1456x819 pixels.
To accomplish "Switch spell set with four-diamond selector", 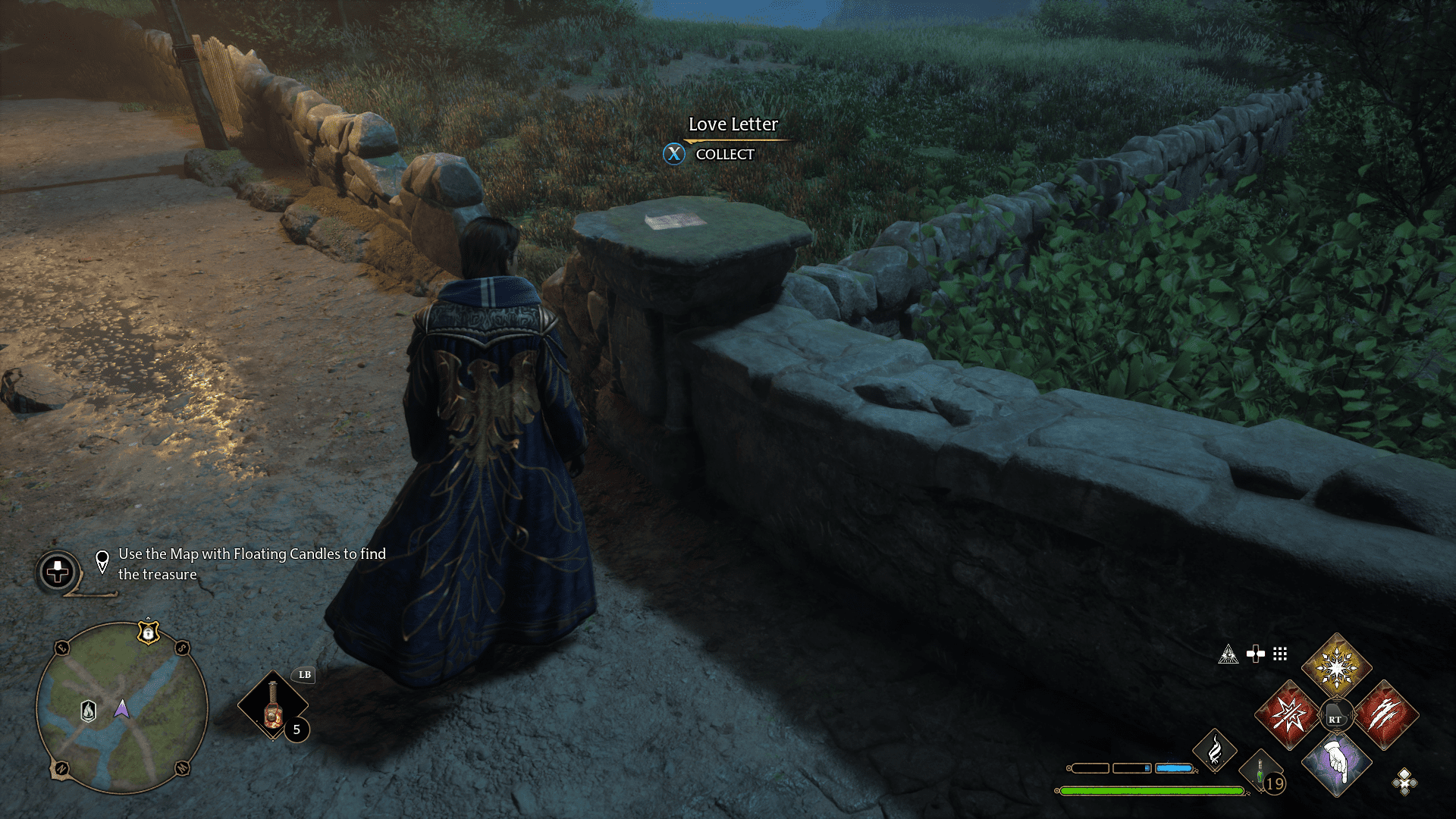I will pos(1404,781).
